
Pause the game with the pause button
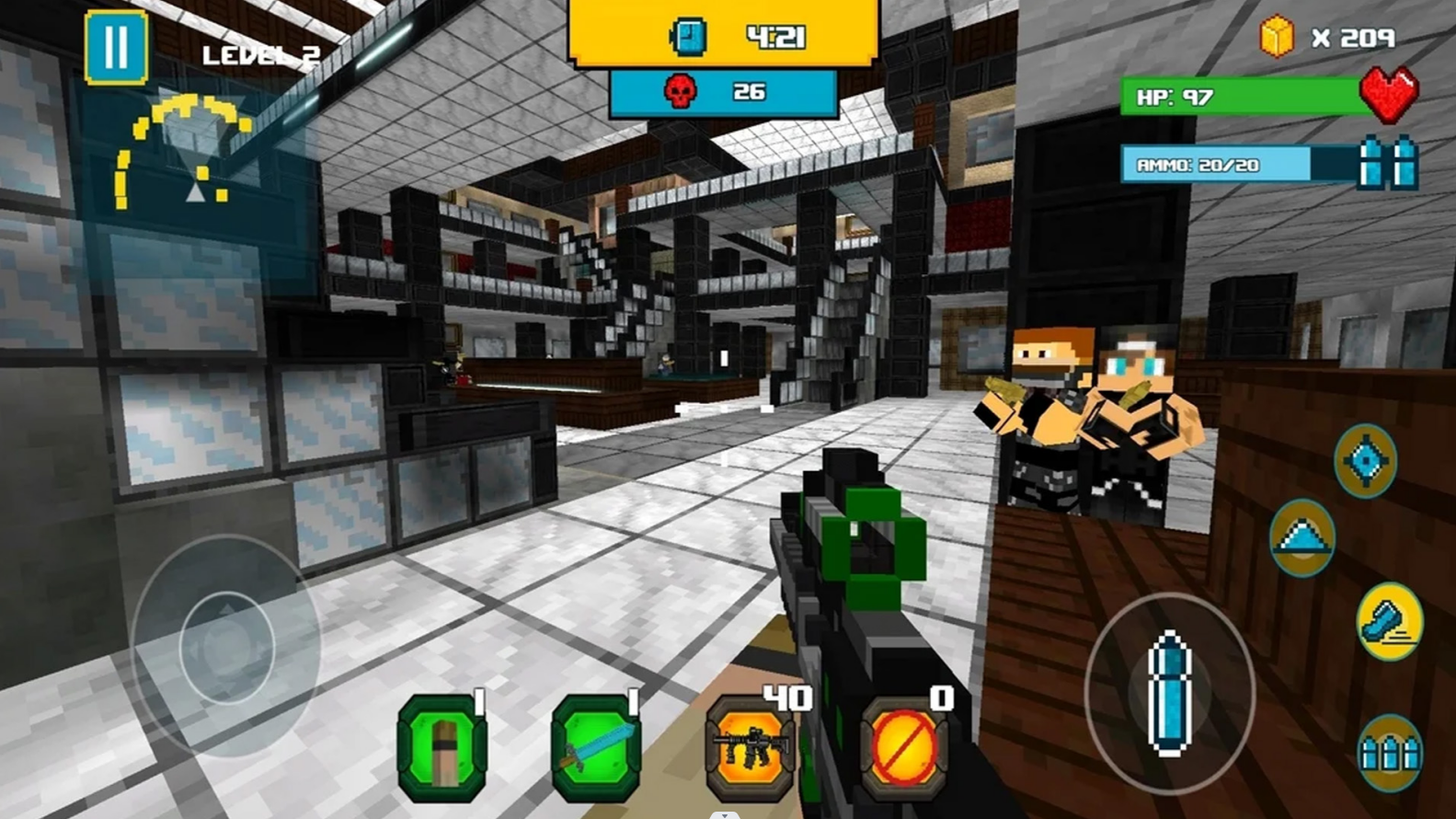pyautogui.click(x=116, y=48)
